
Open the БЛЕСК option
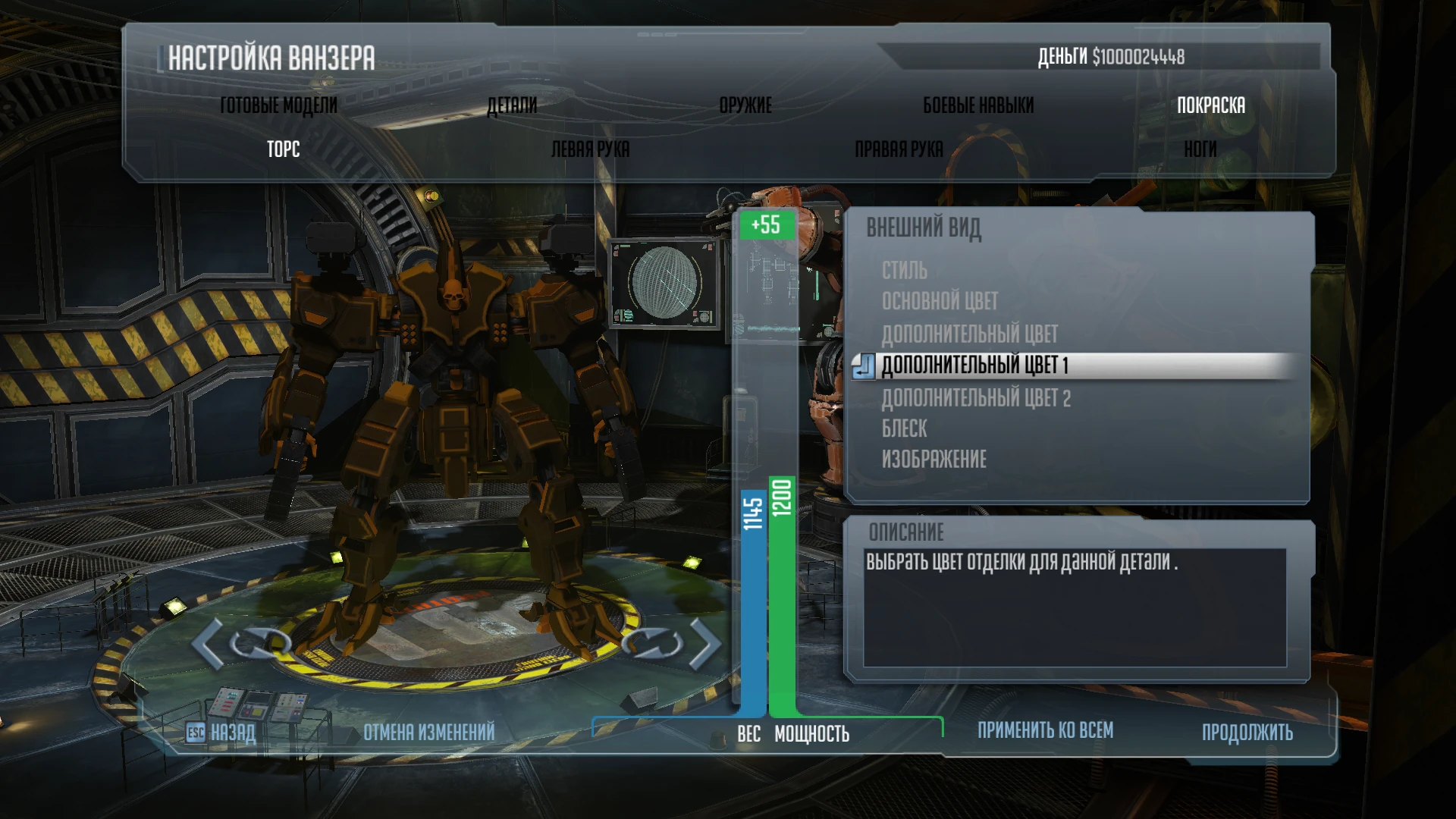click(x=904, y=428)
